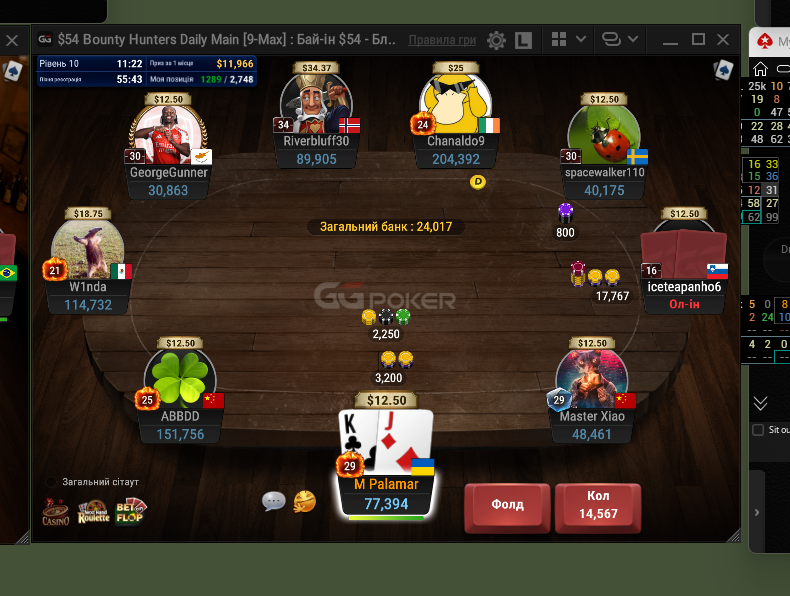Image resolution: width=790 pixels, height=596 pixels.
Task: Launch Next Hand Roulette
Action: pyautogui.click(x=93, y=512)
